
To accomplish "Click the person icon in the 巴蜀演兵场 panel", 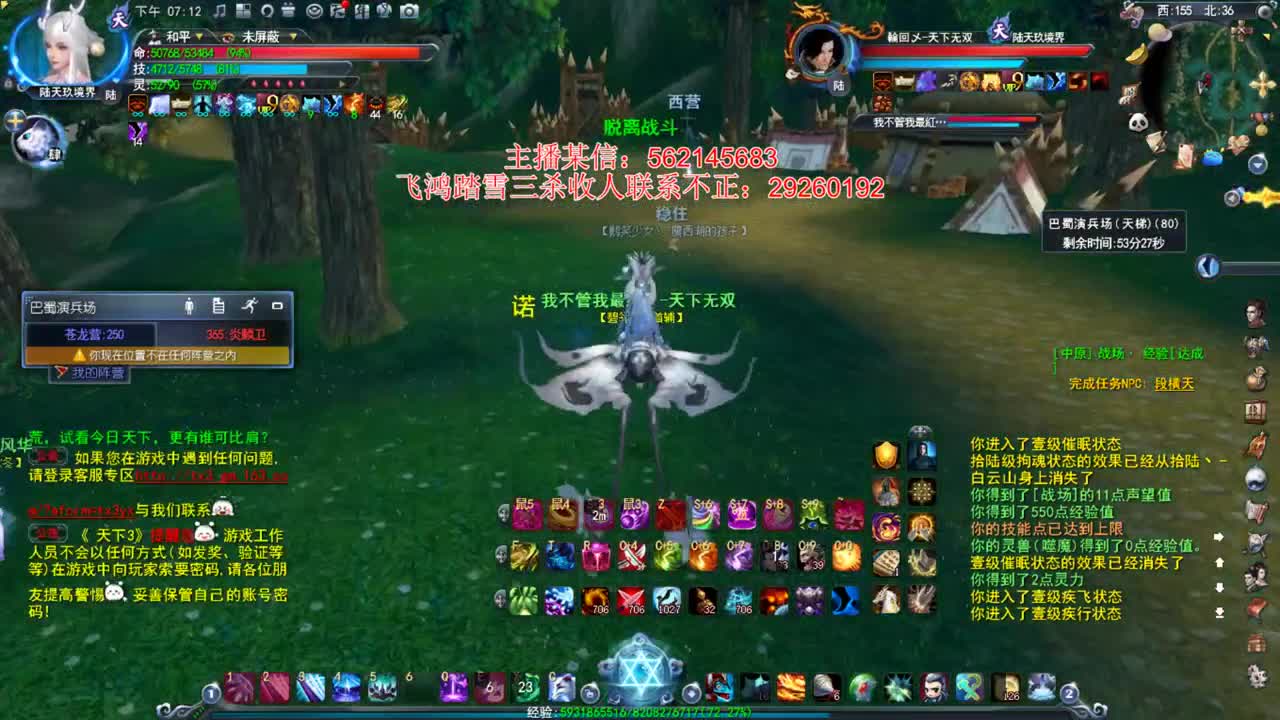I will 189,305.
